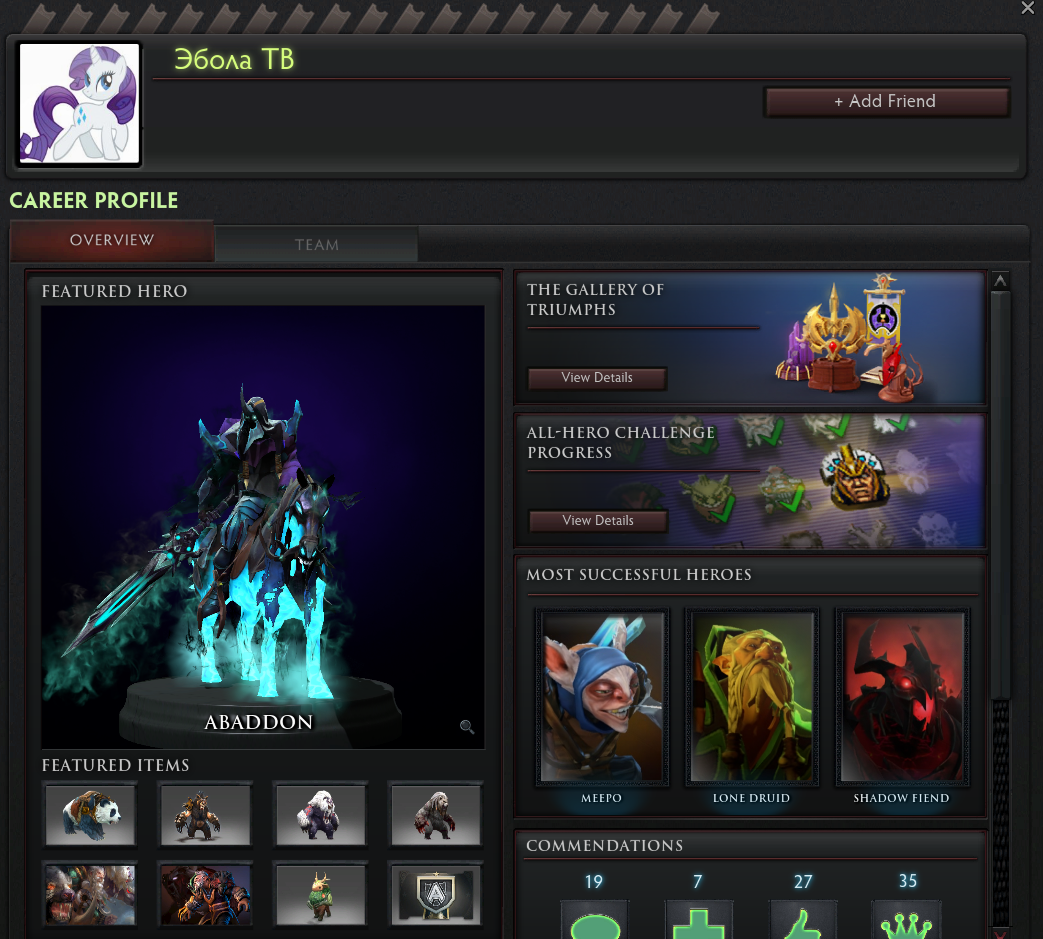Choose the crown commendation icon

pos(907,922)
